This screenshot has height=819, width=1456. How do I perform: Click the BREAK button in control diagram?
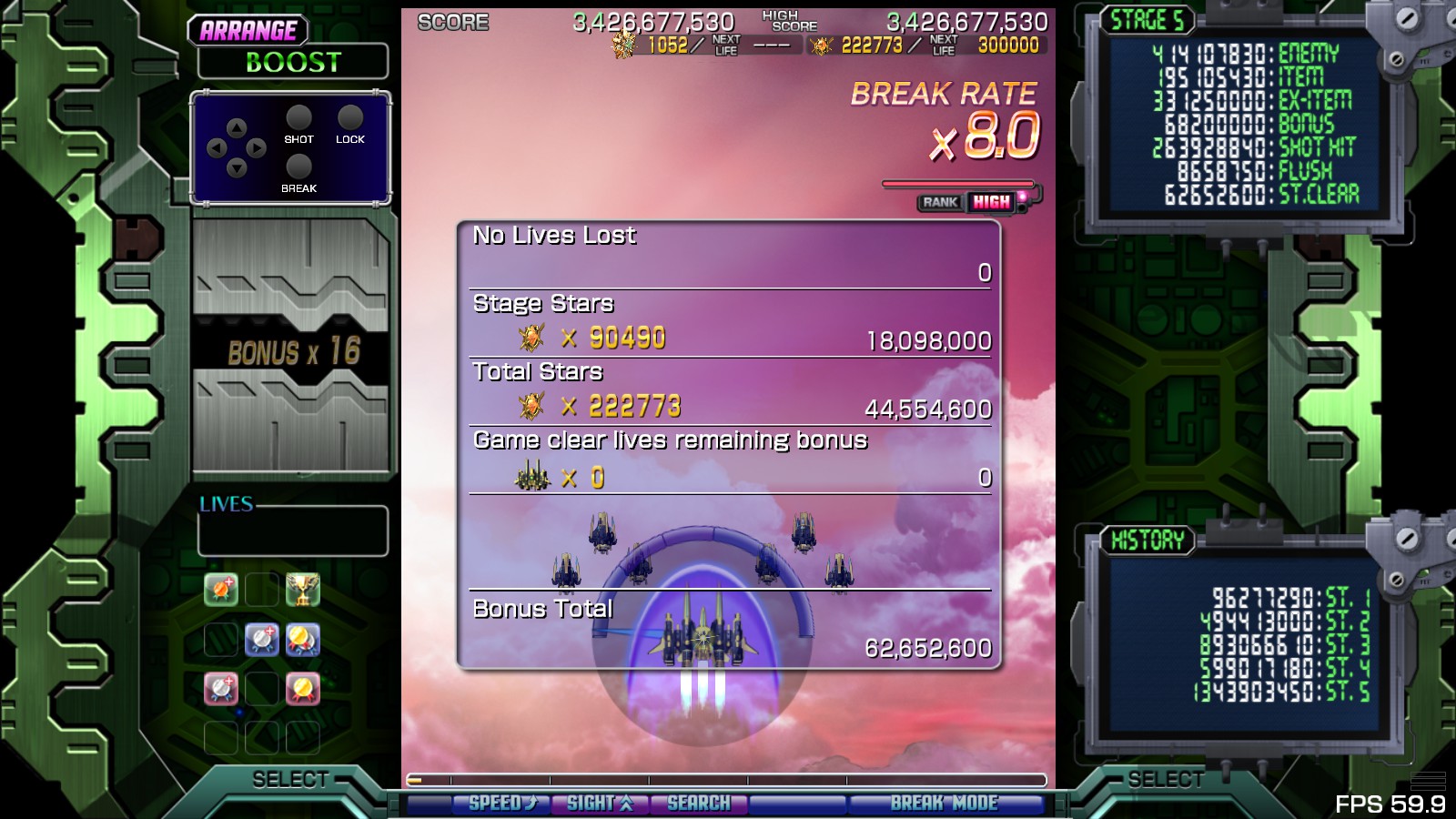coord(298,168)
